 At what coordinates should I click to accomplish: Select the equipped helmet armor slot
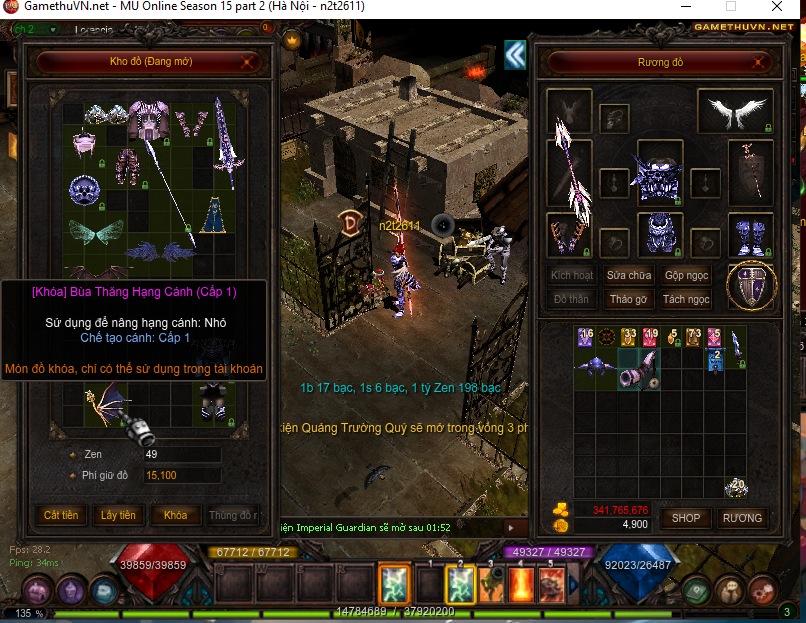[659, 178]
